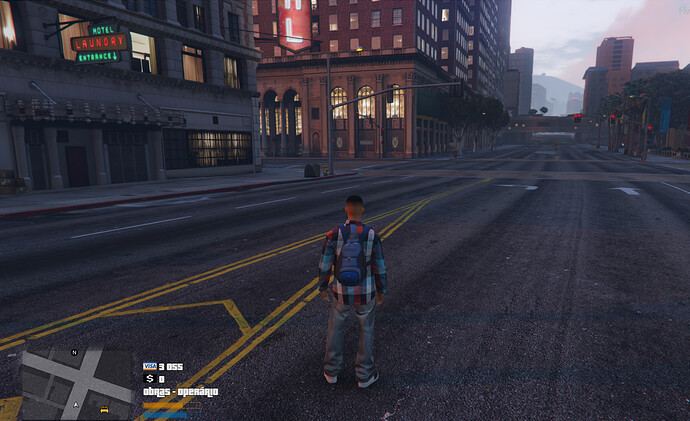This screenshot has width=690, height=421.
Task: Click the Obras - Operário job label
Action: 180,392
